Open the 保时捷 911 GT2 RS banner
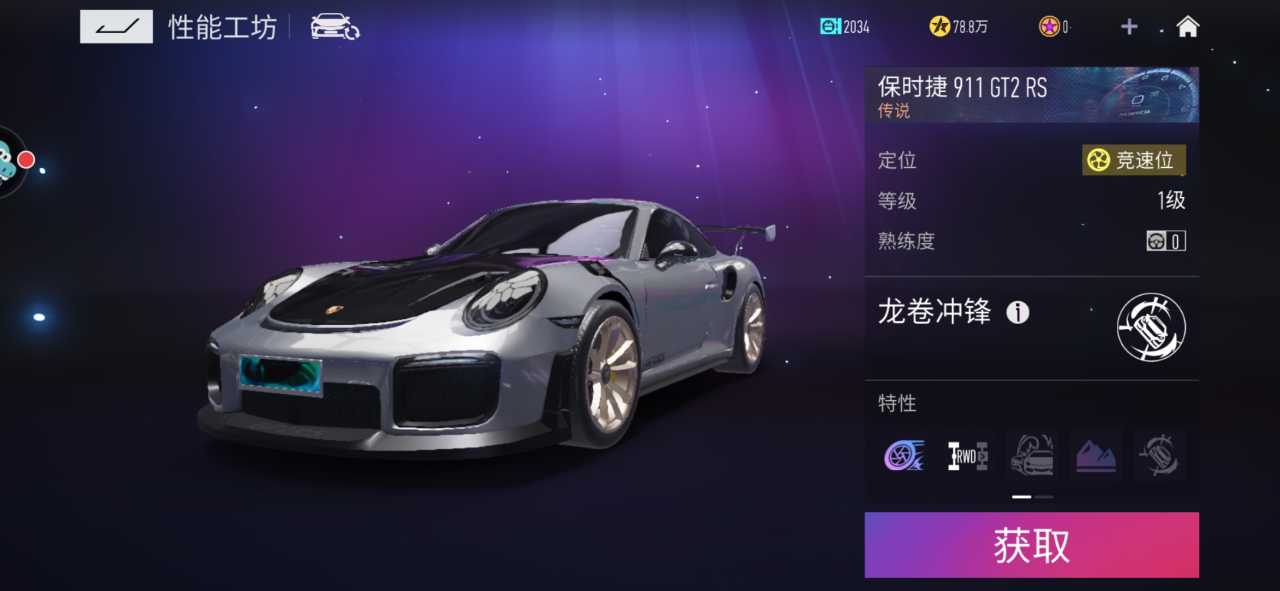Screen dimensions: 1280x591 click(x=1031, y=95)
